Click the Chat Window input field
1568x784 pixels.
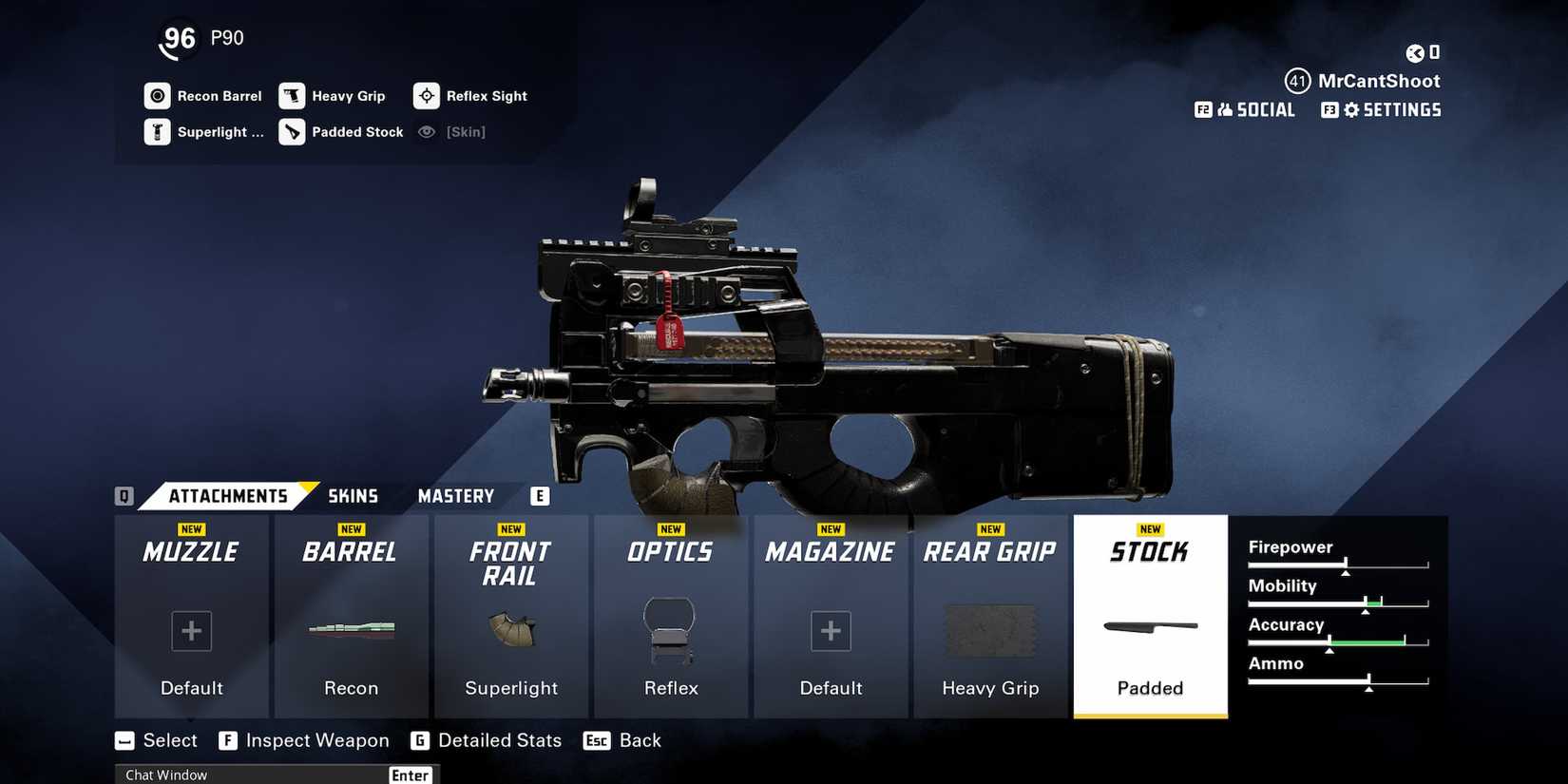point(257,774)
